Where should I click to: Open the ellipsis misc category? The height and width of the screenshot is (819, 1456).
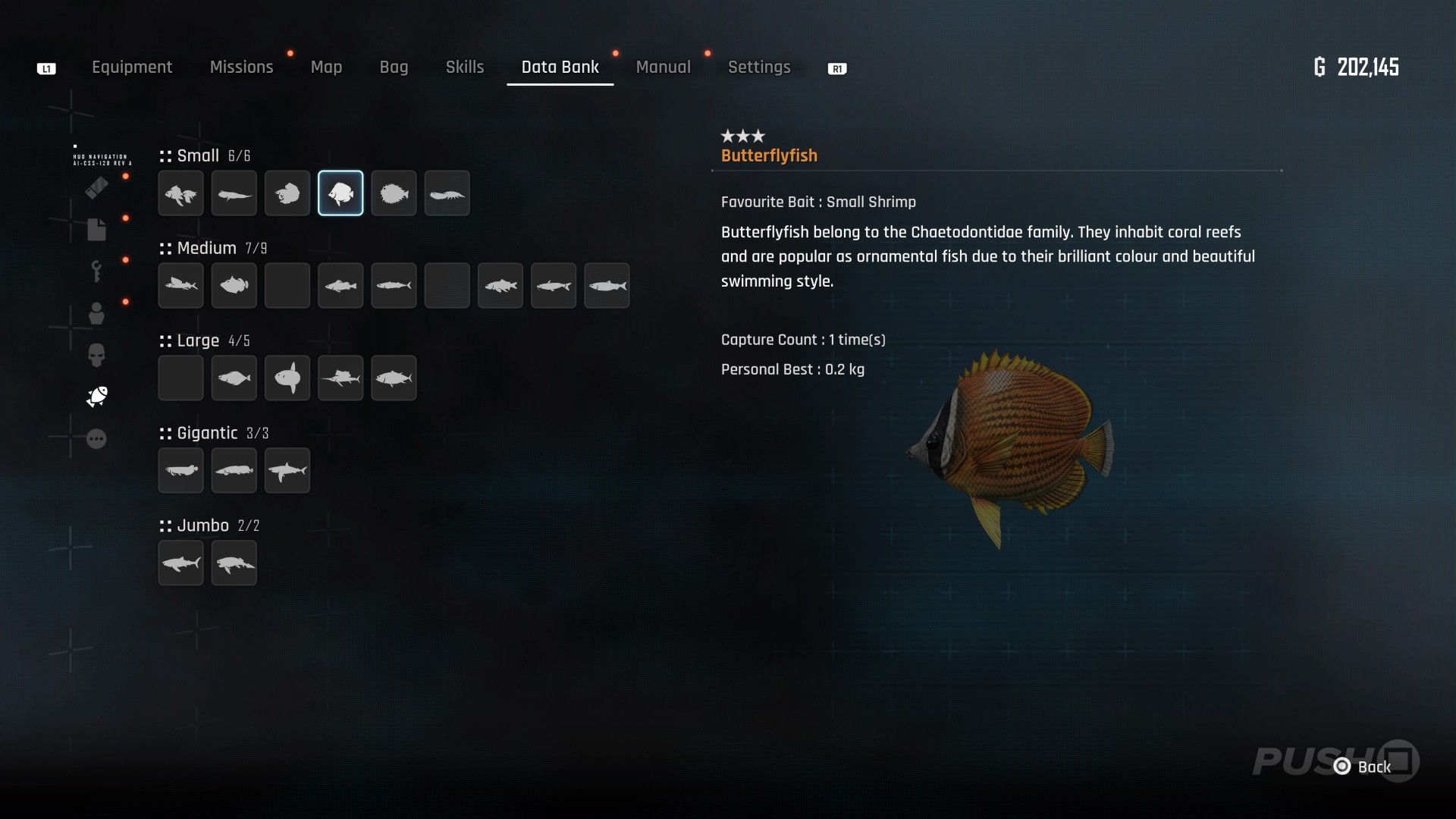coord(96,439)
